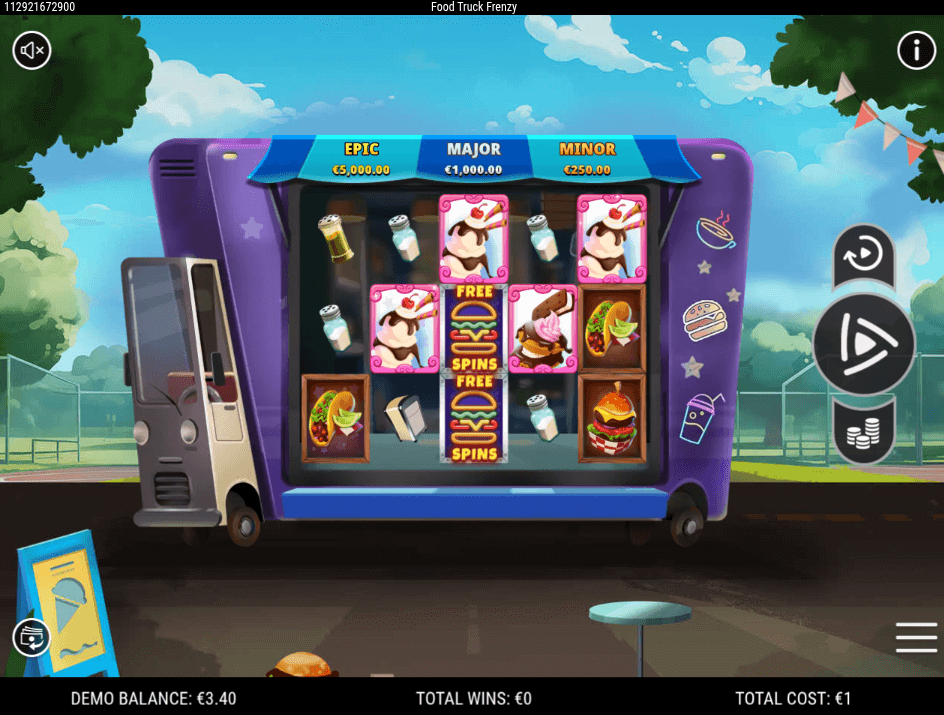
Task: Unmute the game sound
Action: (32, 49)
